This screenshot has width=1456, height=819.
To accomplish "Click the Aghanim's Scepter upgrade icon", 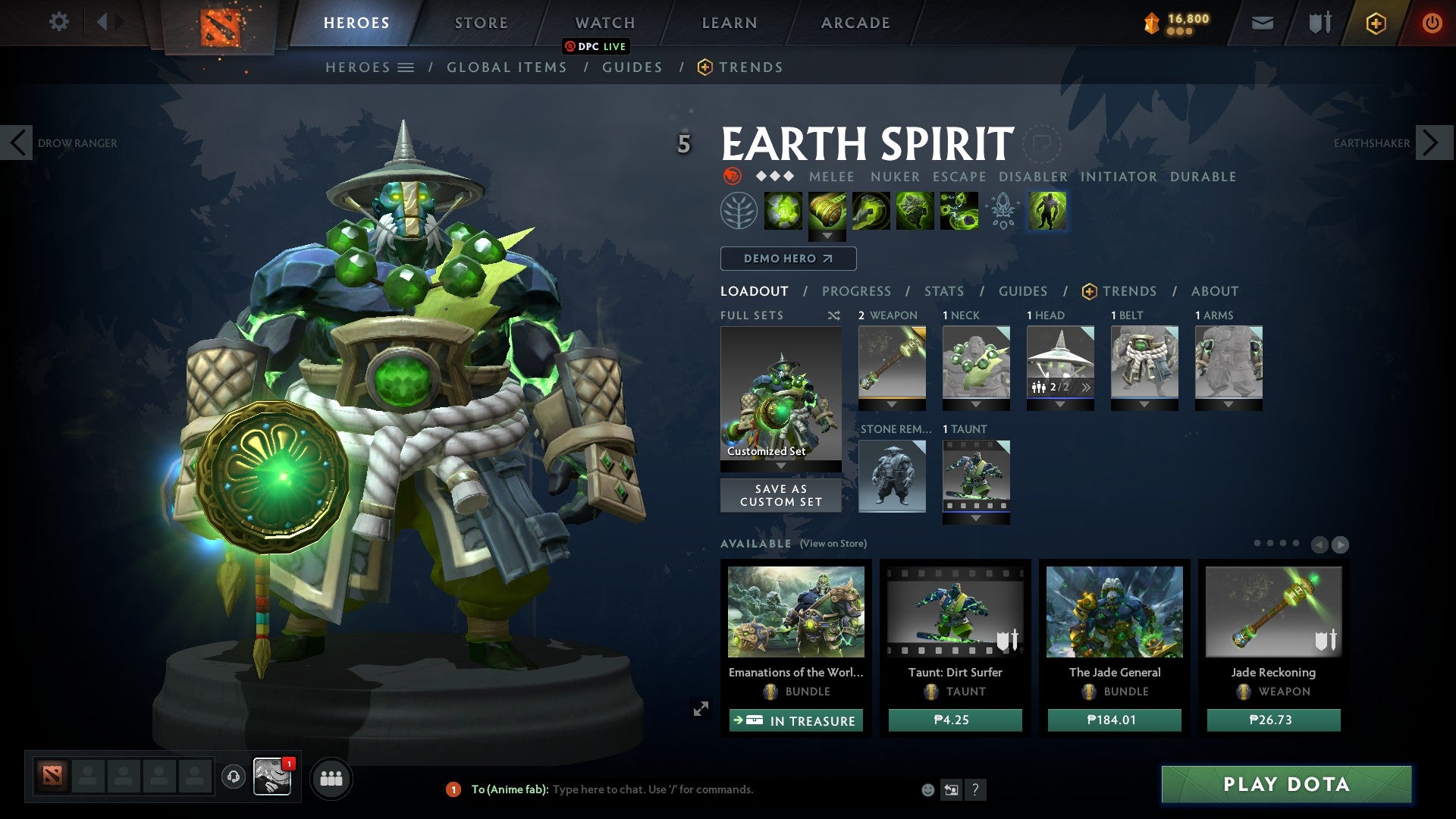I will 1001,211.
